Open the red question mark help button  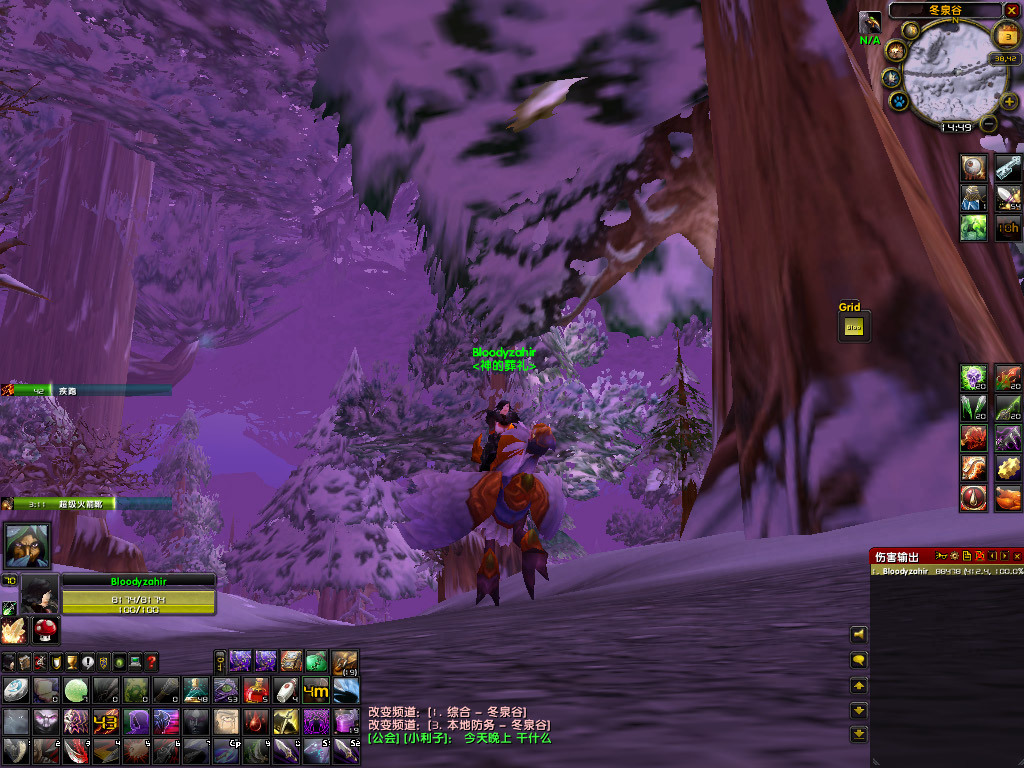pyautogui.click(x=151, y=662)
